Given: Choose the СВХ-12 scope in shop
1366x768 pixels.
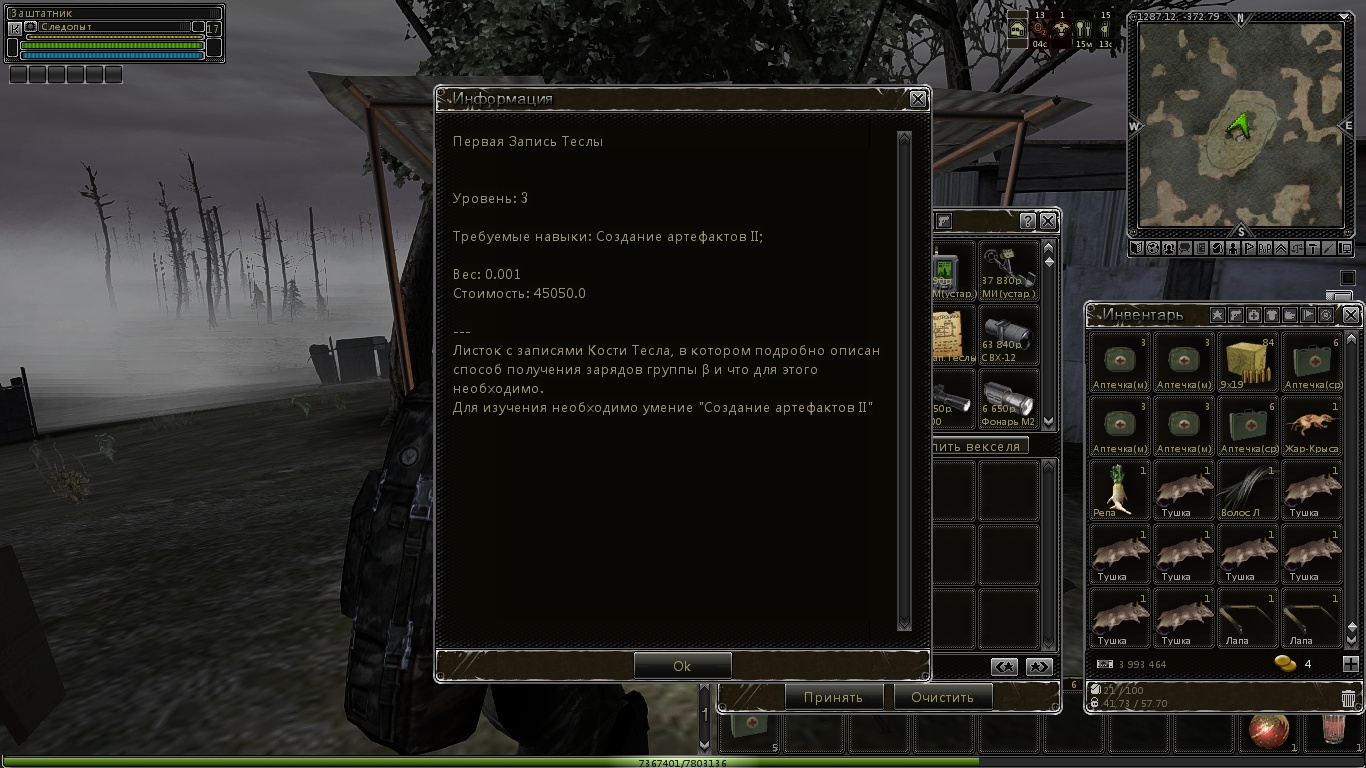Looking at the screenshot, I should pos(1008,336).
